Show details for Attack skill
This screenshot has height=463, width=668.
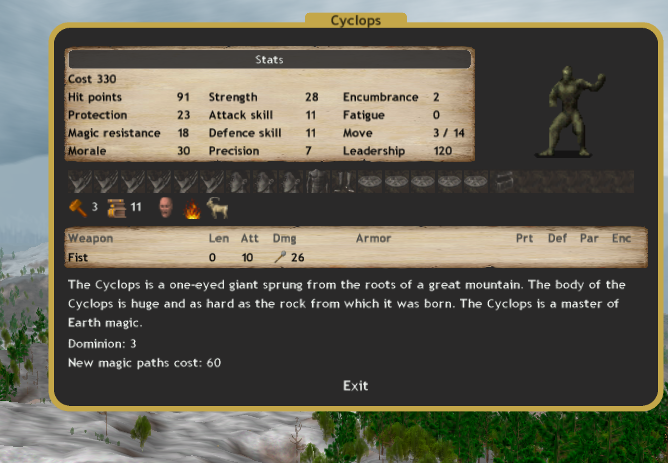(x=240, y=115)
